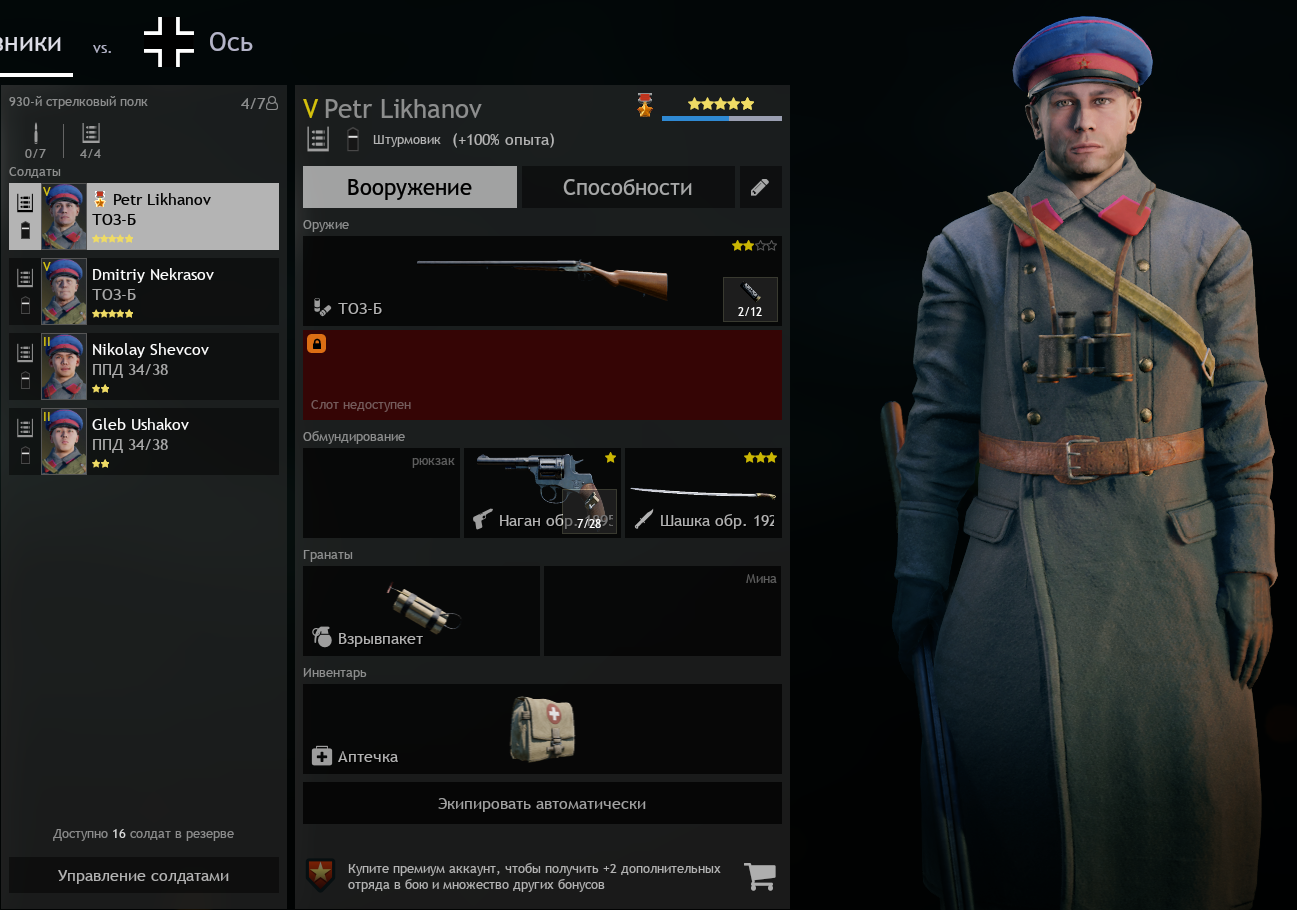Click the locked second weapon slot
Screen dimensions: 1297x910
[x=542, y=375]
